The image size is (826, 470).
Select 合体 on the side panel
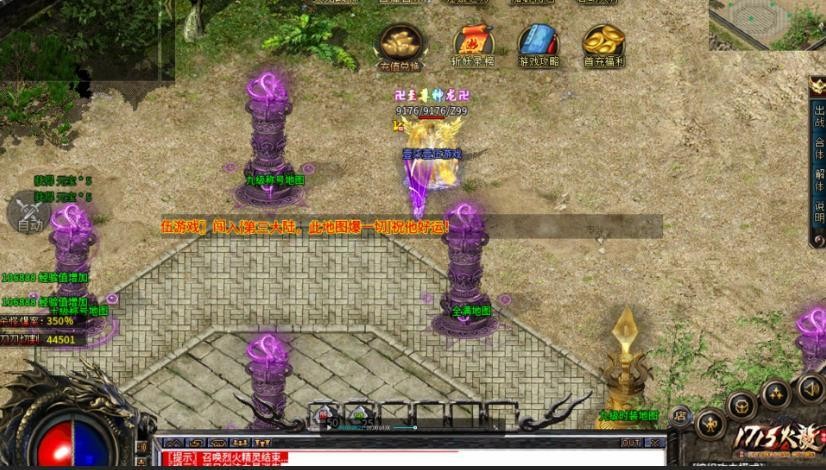[818, 149]
